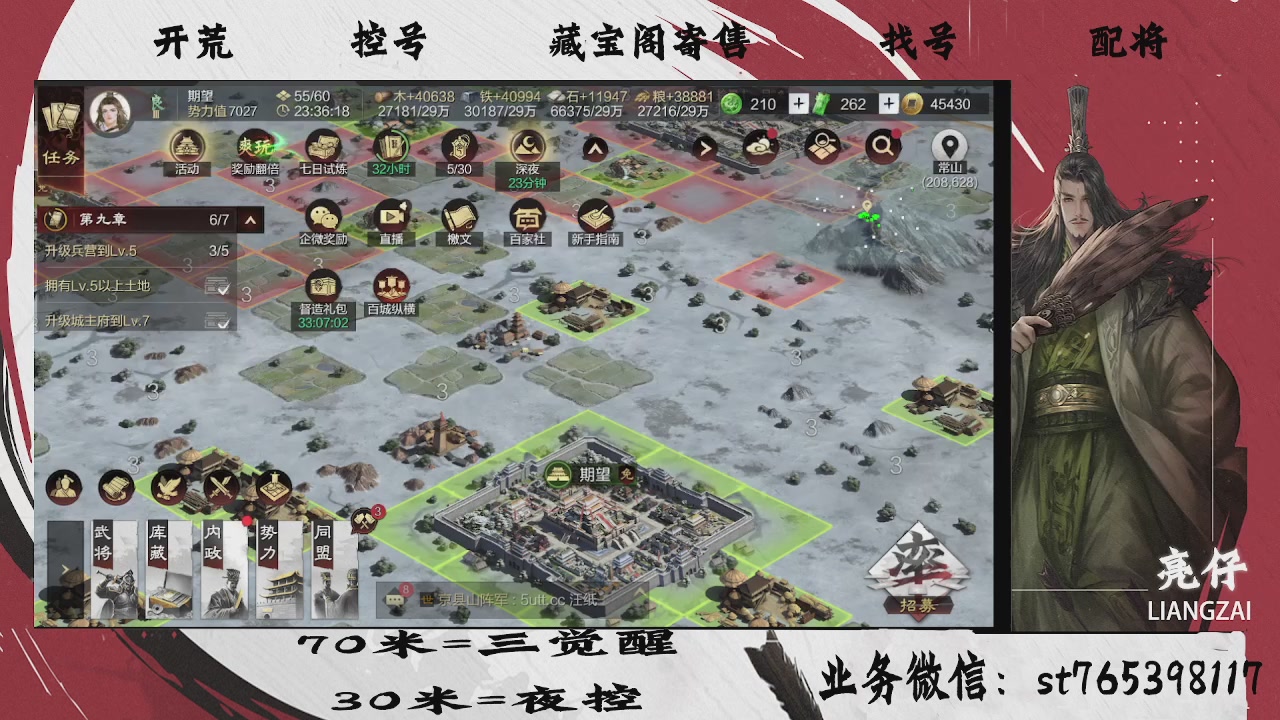The image size is (1280, 720).
Task: Expand the 任务 tasks sidebar tab
Action: [62, 158]
